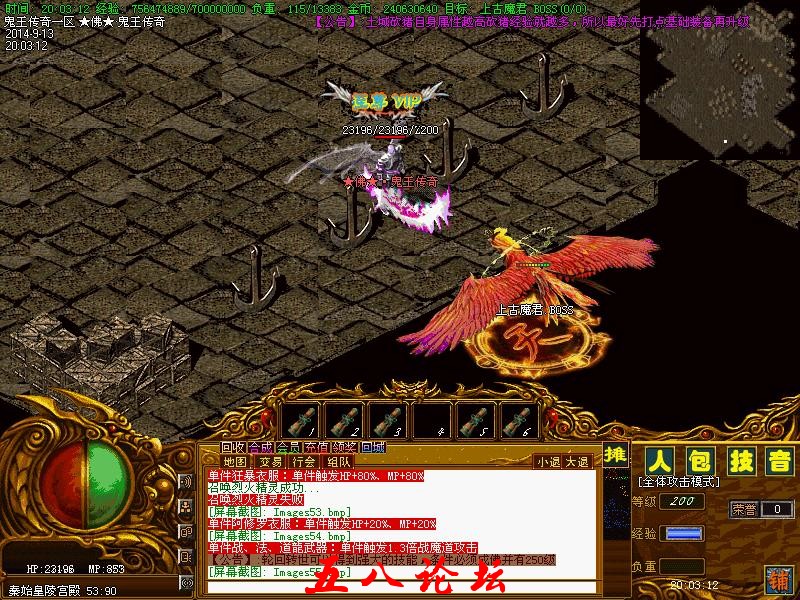Use the 回城 return-to-town button
Viewport: 800px width, 600px height.
(373, 447)
